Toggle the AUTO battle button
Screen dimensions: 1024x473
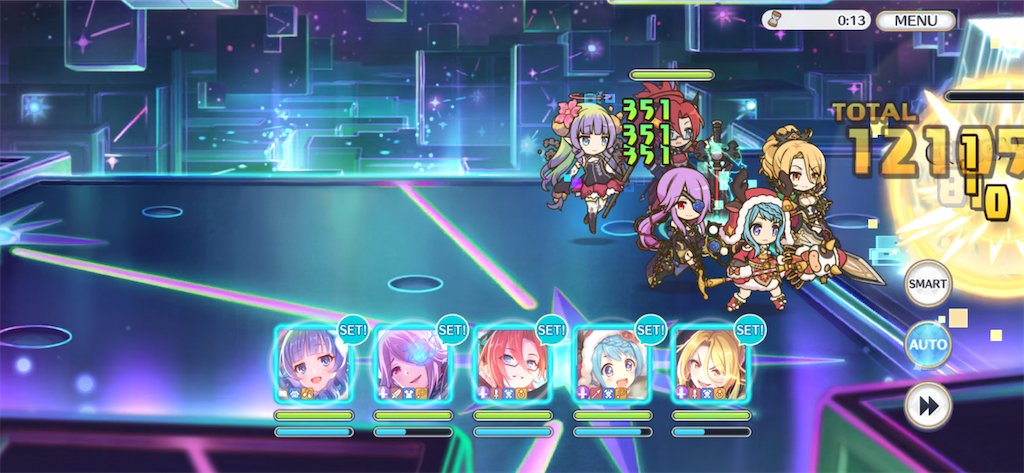click(927, 345)
